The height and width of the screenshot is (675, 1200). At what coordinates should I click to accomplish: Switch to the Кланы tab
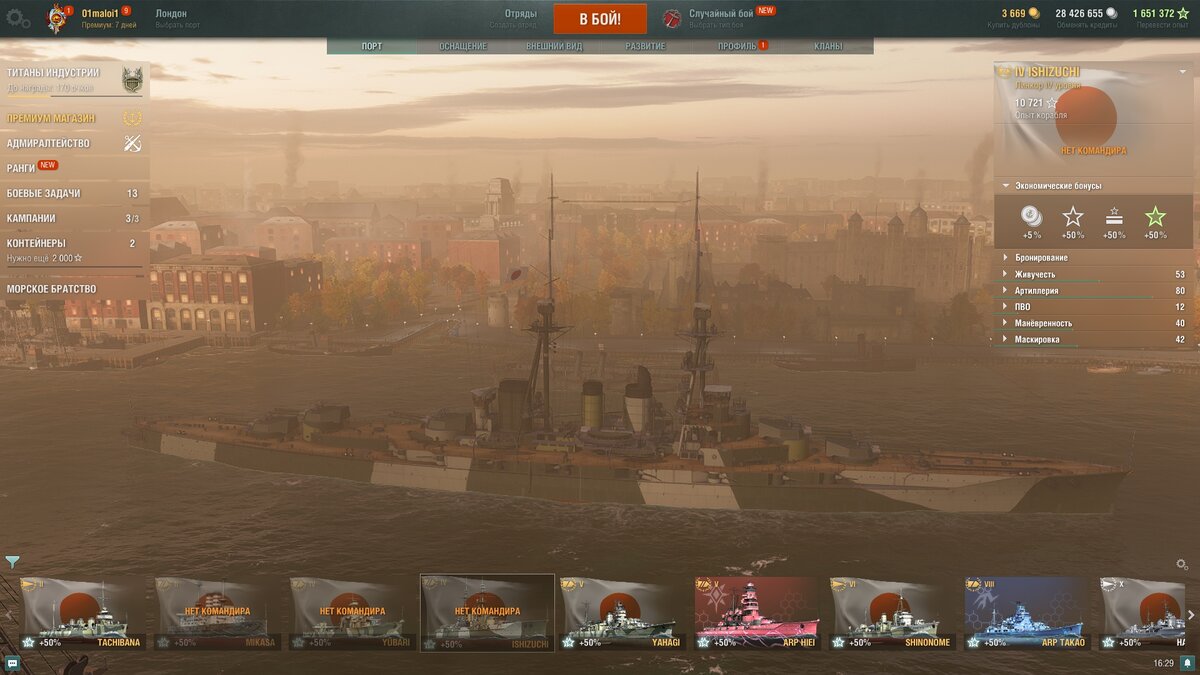click(828, 46)
